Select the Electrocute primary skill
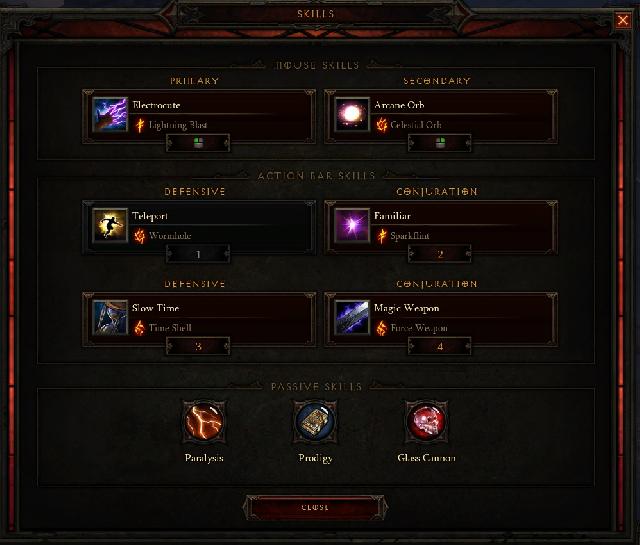The height and width of the screenshot is (545, 640). click(x=199, y=114)
